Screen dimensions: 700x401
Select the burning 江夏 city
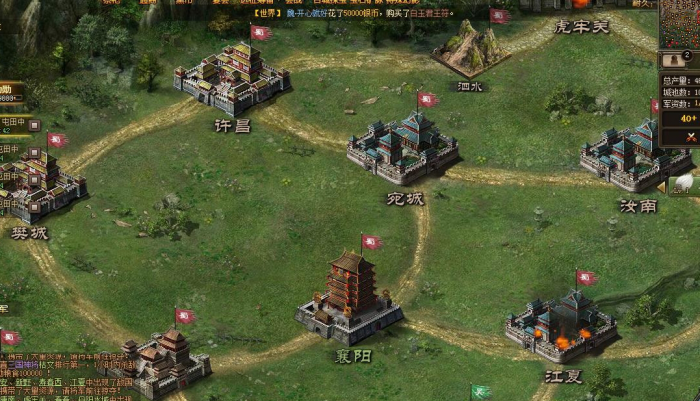(x=561, y=325)
